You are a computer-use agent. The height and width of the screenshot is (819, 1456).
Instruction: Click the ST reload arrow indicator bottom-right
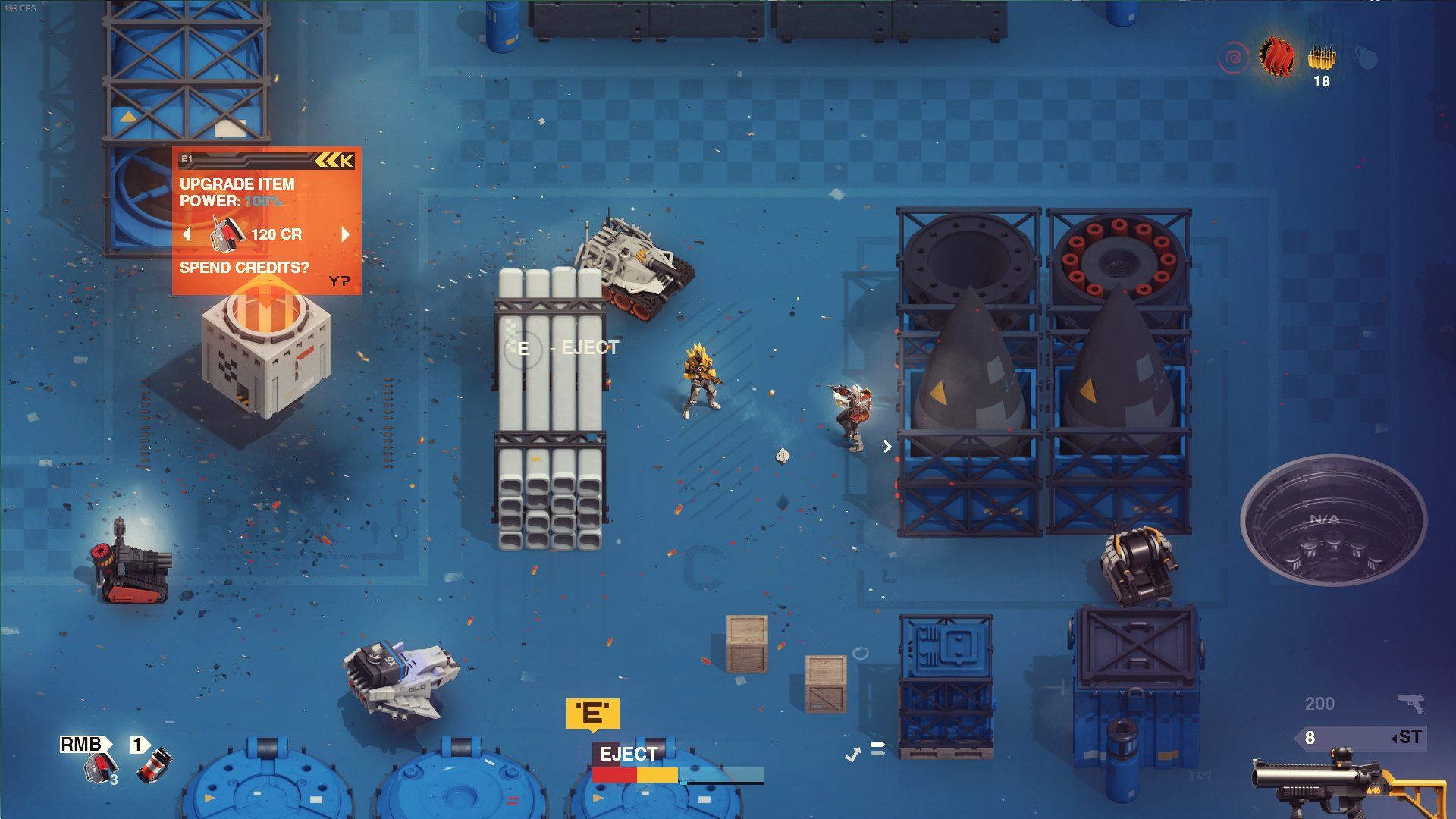pyautogui.click(x=1407, y=738)
